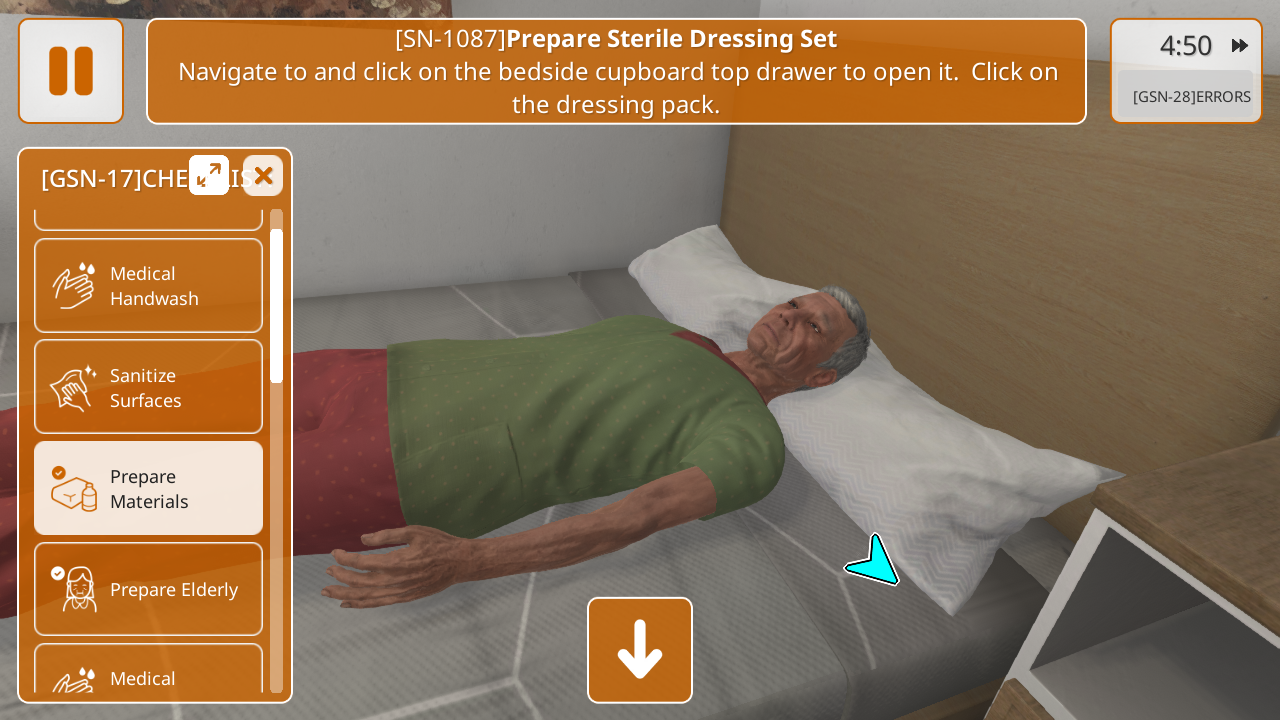The width and height of the screenshot is (1280, 720).
Task: Close the checklist panel
Action: pos(263,175)
